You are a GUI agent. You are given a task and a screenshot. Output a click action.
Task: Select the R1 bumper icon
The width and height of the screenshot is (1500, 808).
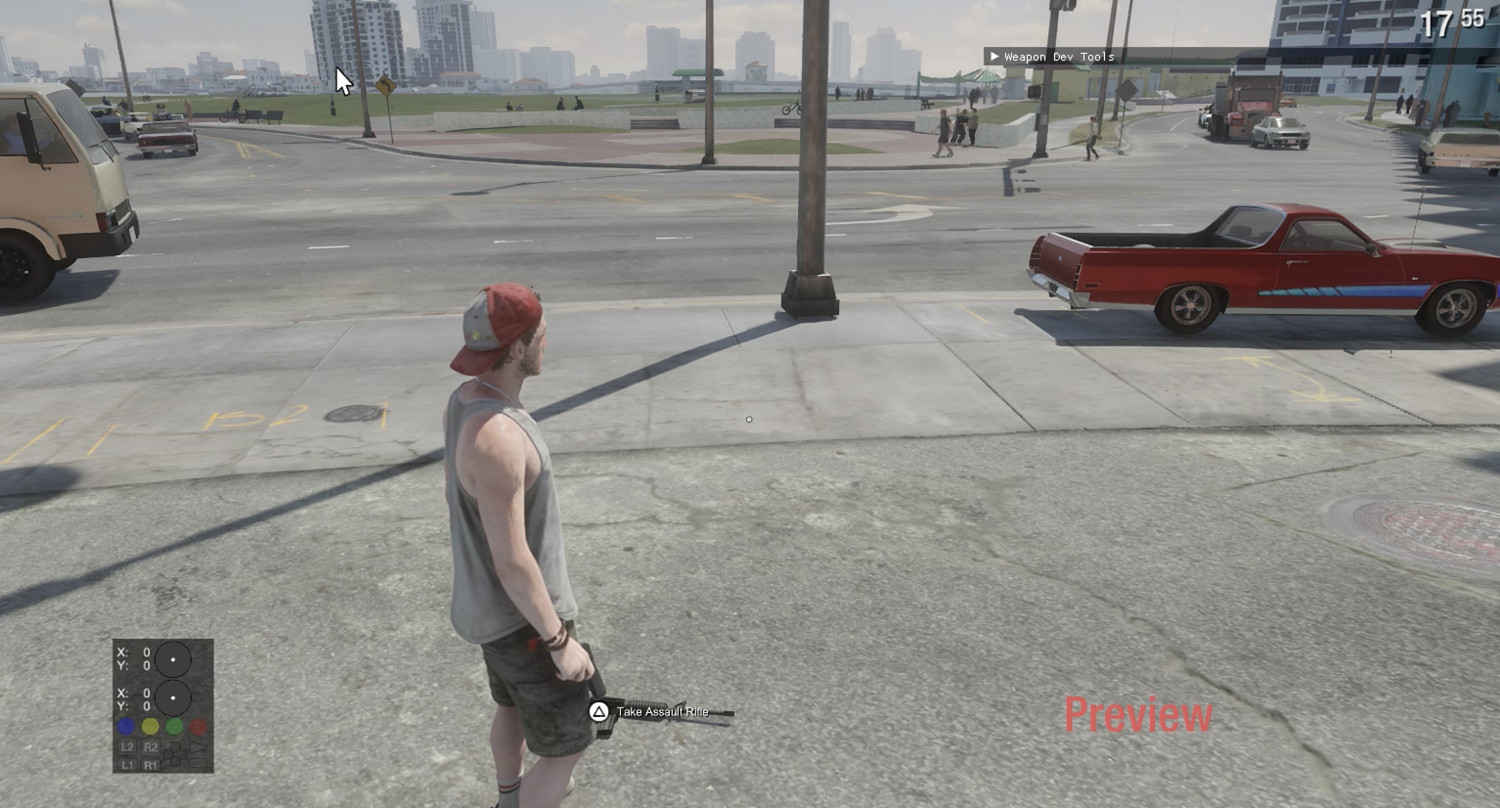pyautogui.click(x=152, y=764)
